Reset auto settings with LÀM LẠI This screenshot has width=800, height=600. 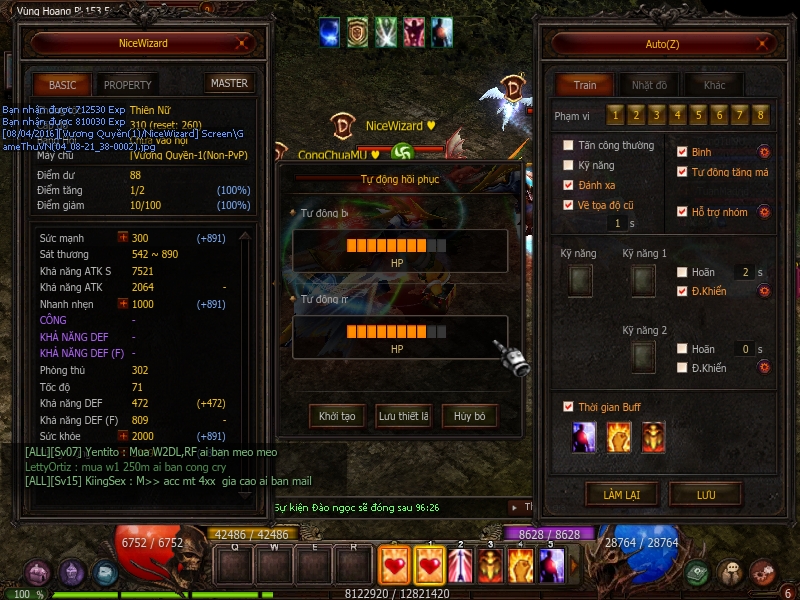pos(621,494)
